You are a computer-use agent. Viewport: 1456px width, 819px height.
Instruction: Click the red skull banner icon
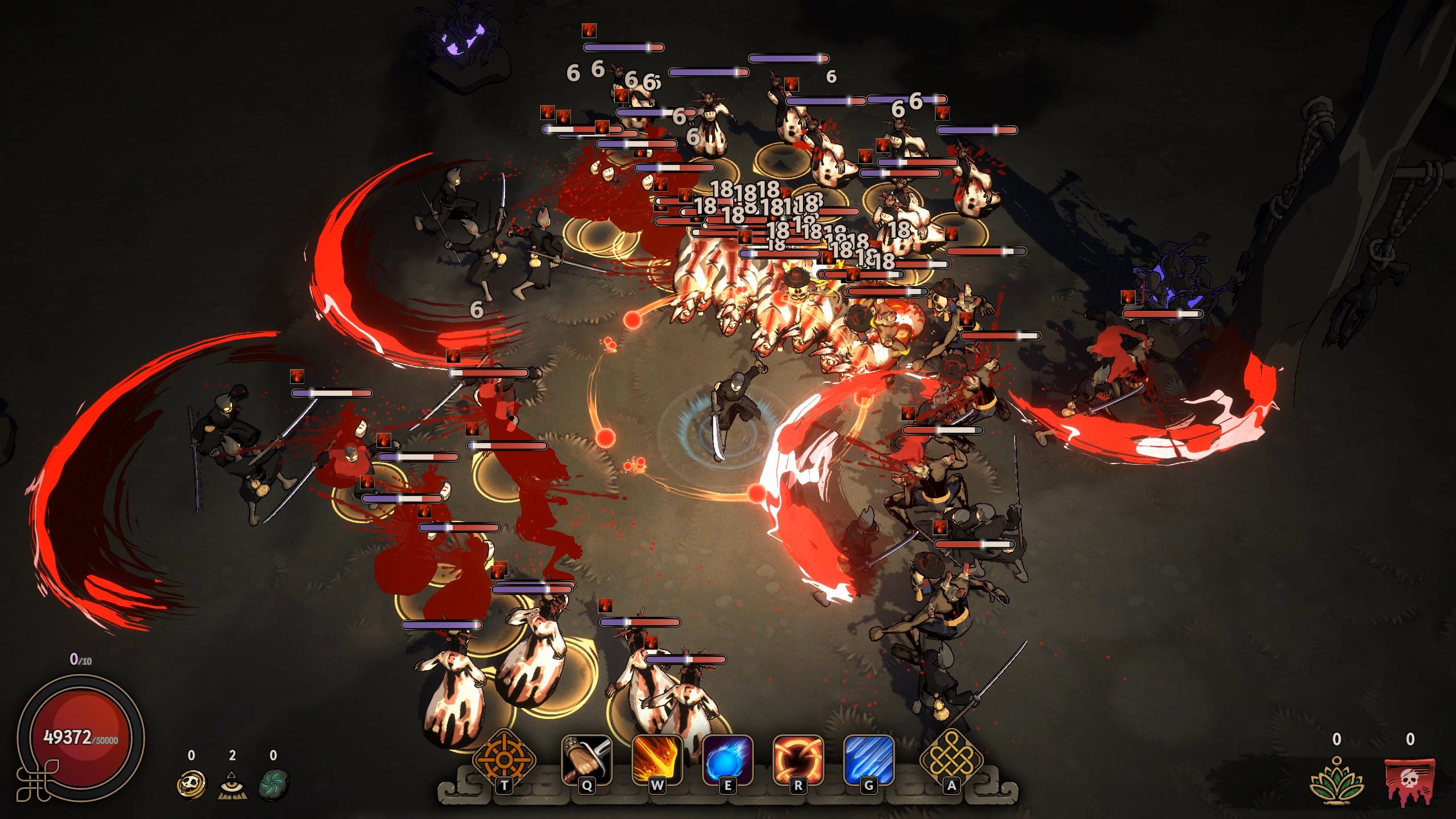[1409, 781]
